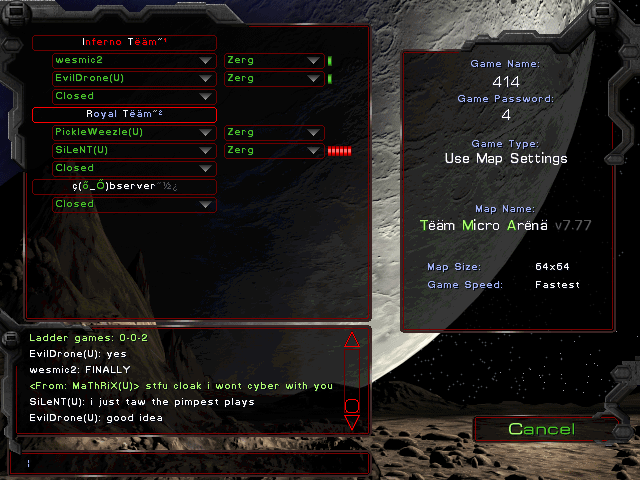
Task: Change the race dropdown beside PickleWeezle(U)
Action: pyautogui.click(x=273, y=132)
